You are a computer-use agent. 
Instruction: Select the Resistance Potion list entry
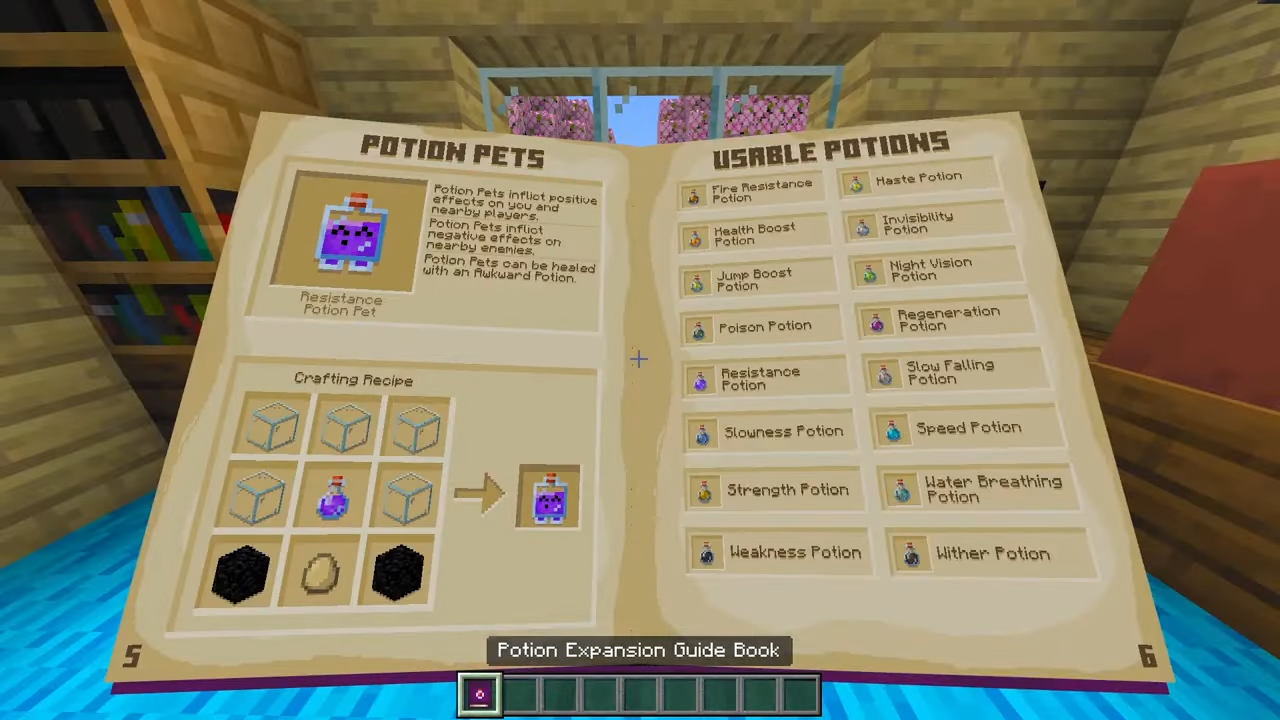759,378
